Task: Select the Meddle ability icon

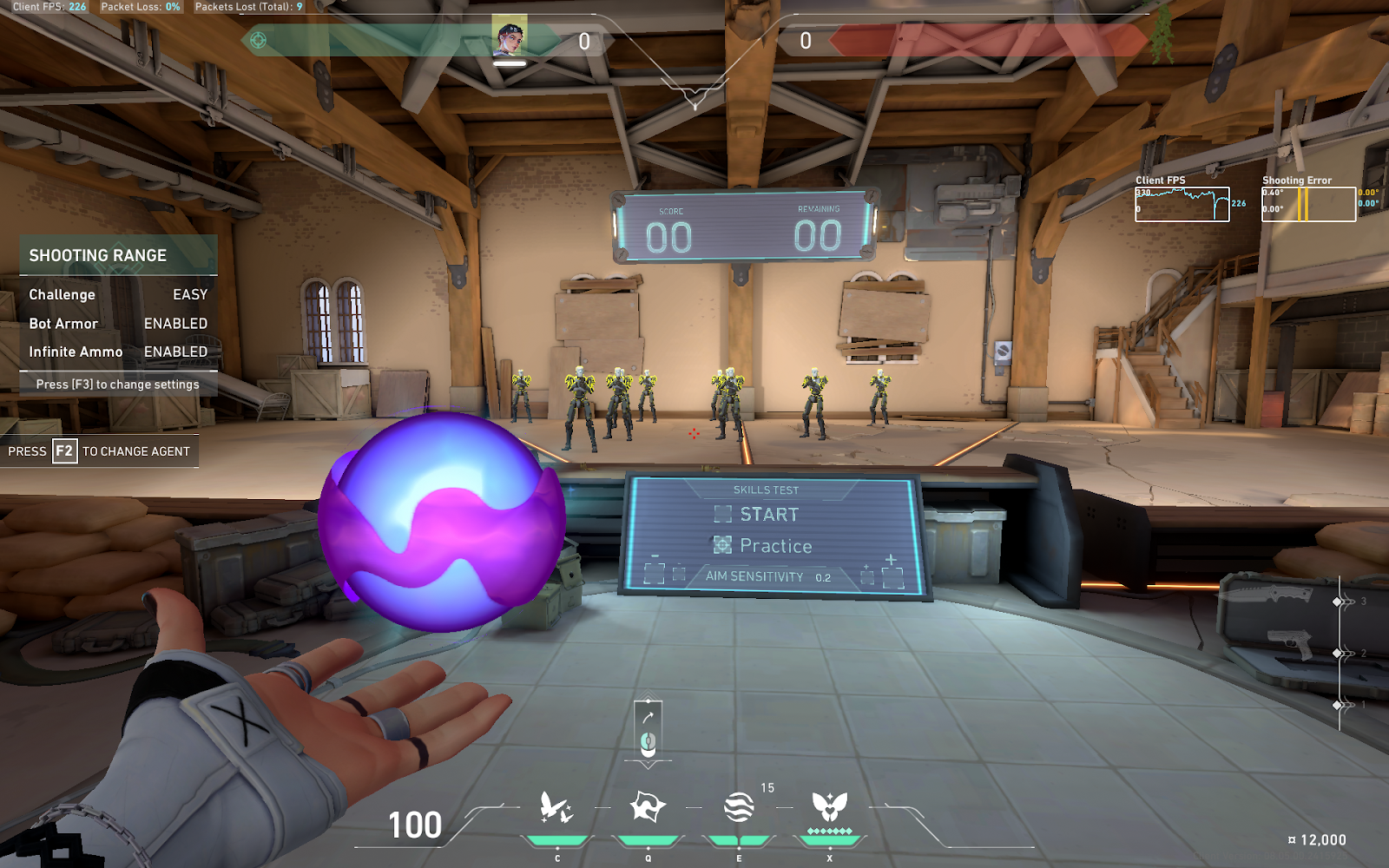Action: tap(648, 807)
